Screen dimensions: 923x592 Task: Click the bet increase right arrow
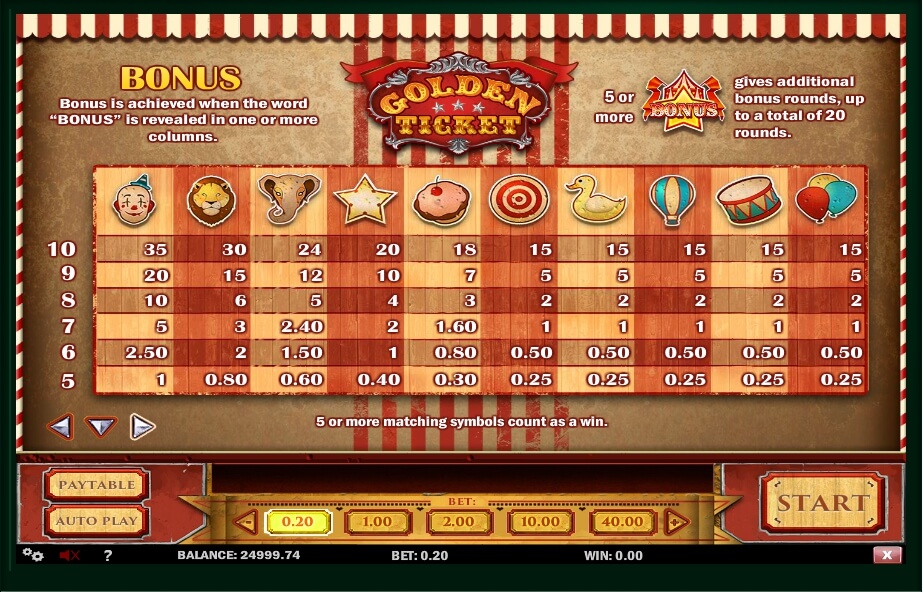point(676,522)
